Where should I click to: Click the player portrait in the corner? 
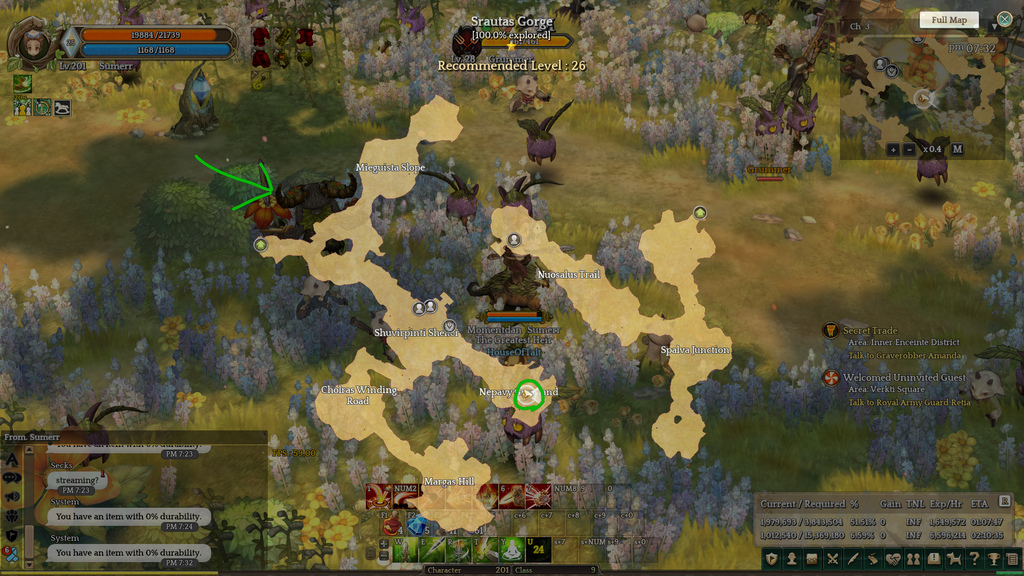coord(33,45)
